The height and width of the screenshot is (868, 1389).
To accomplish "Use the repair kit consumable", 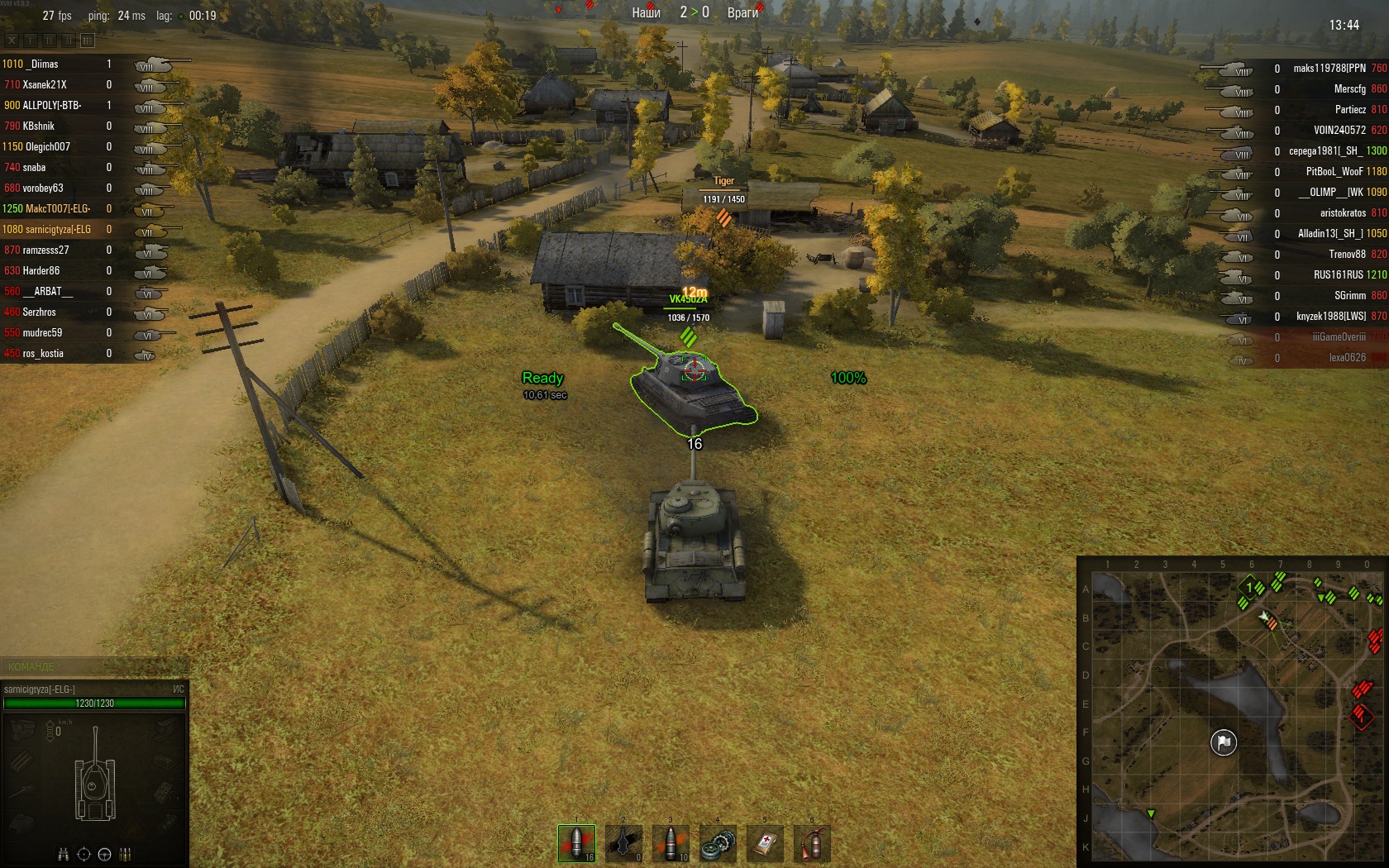I will (718, 843).
